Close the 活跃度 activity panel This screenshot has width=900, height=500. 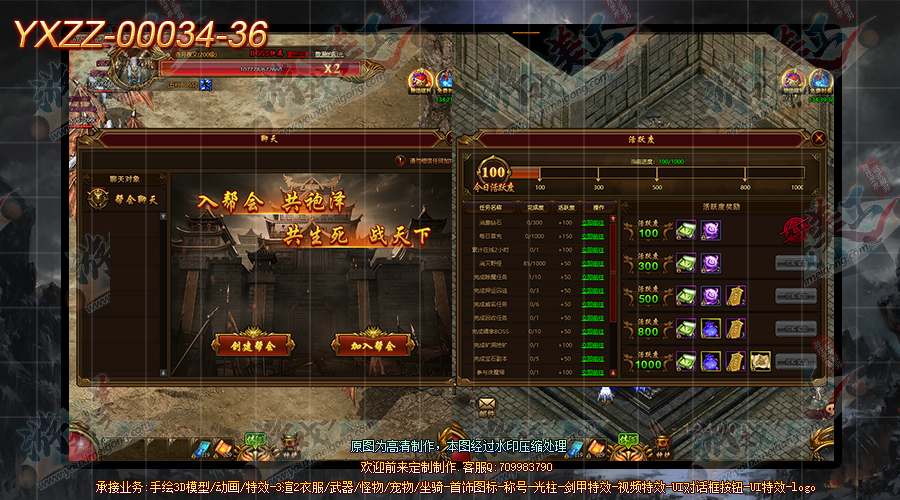click(819, 138)
